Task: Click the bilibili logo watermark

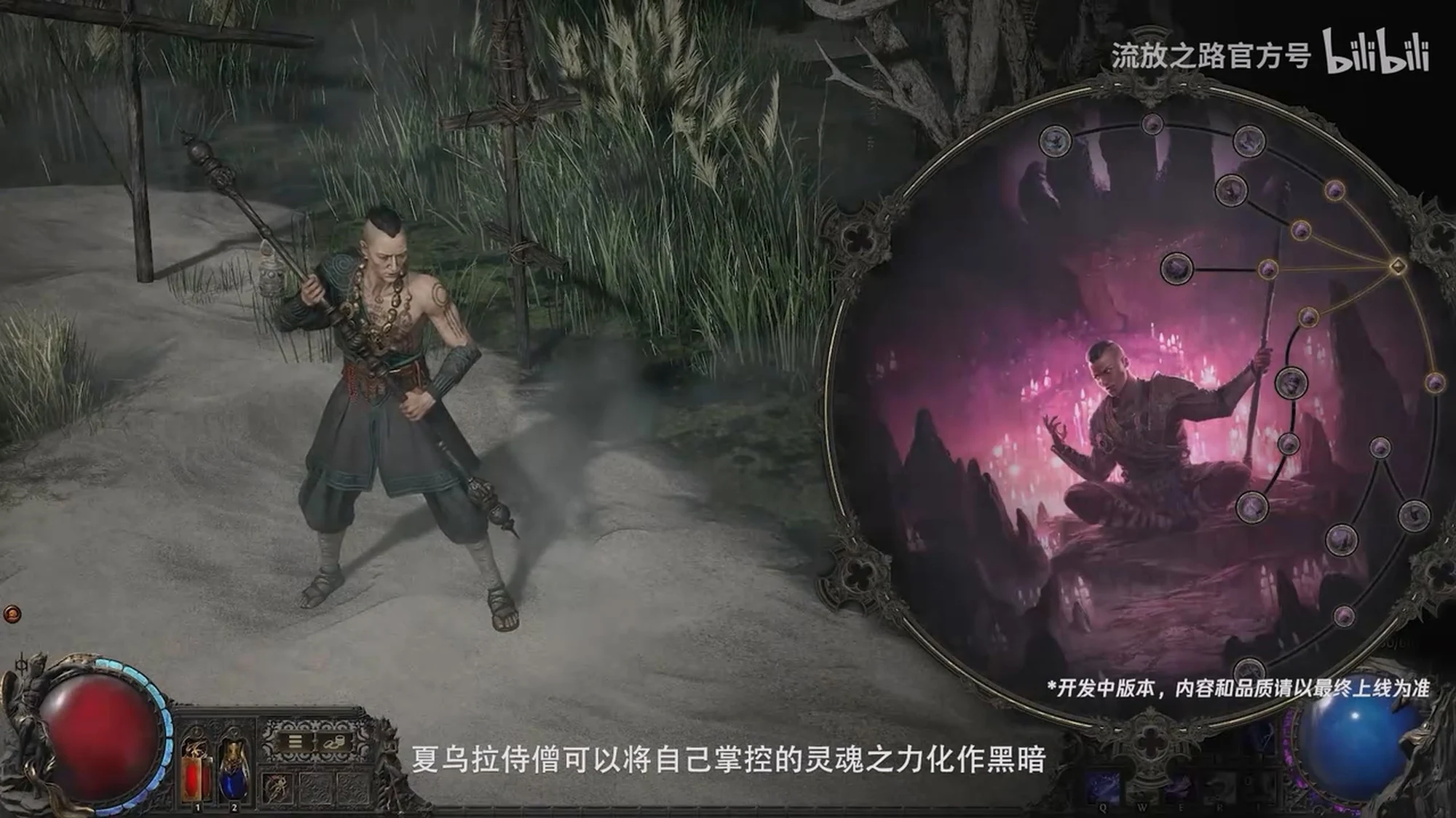Action: point(1375,52)
